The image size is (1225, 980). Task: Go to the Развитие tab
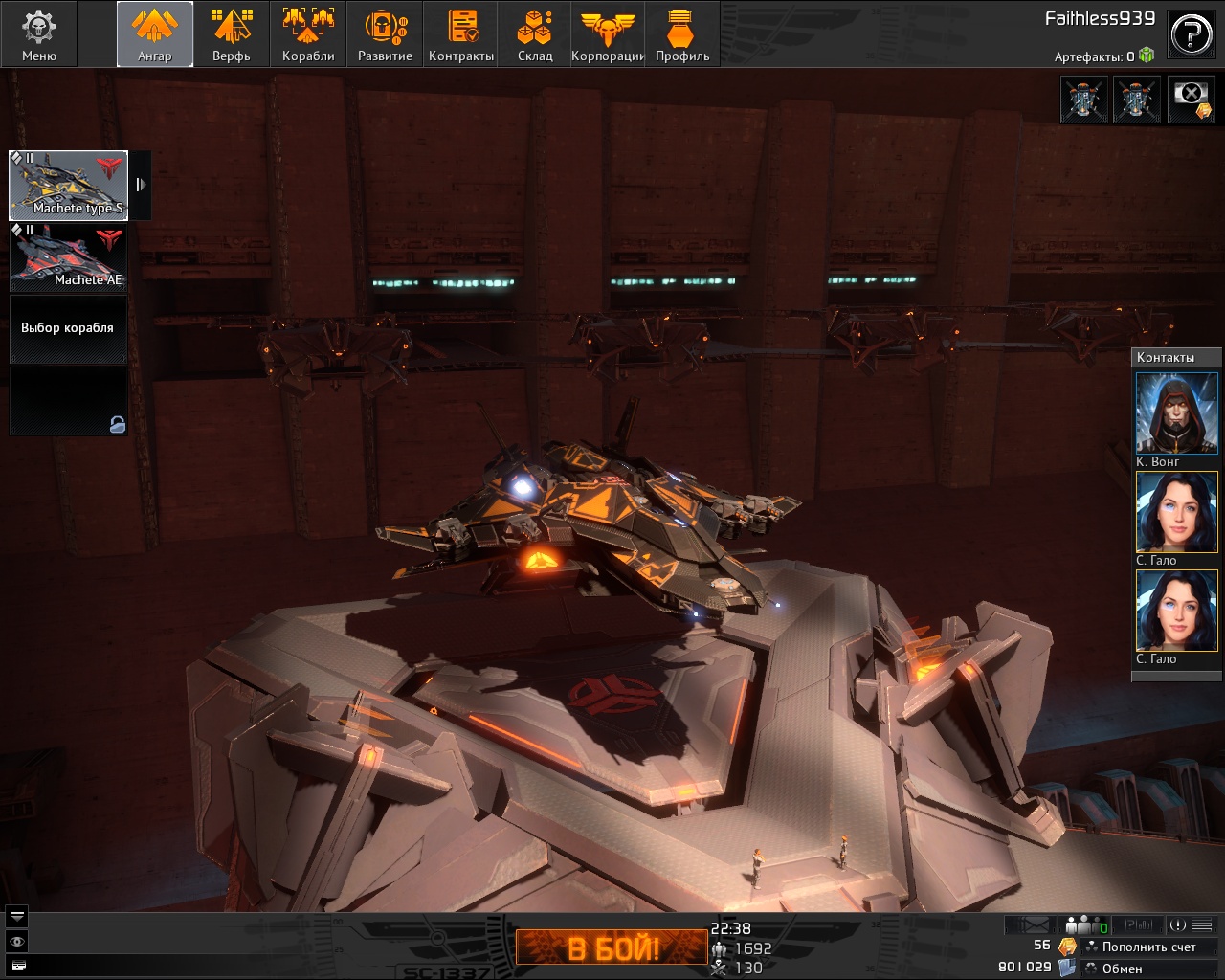click(x=385, y=33)
